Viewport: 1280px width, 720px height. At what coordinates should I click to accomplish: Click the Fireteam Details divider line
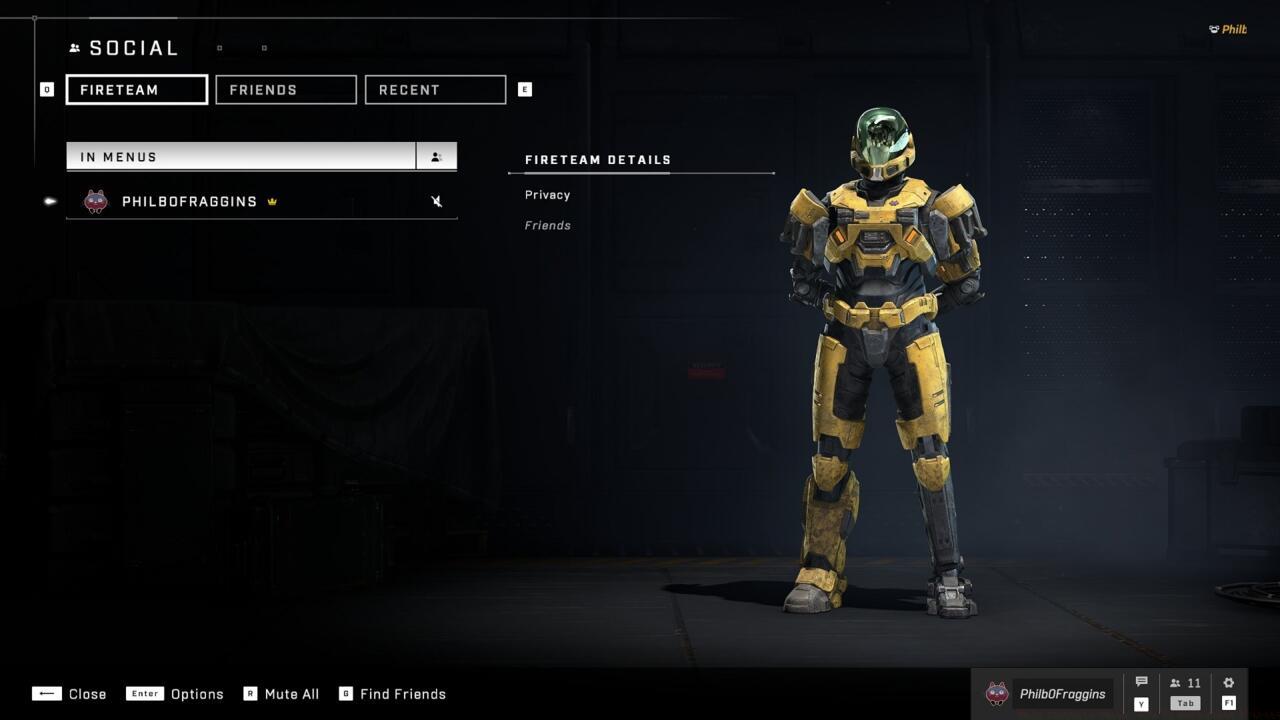point(640,173)
